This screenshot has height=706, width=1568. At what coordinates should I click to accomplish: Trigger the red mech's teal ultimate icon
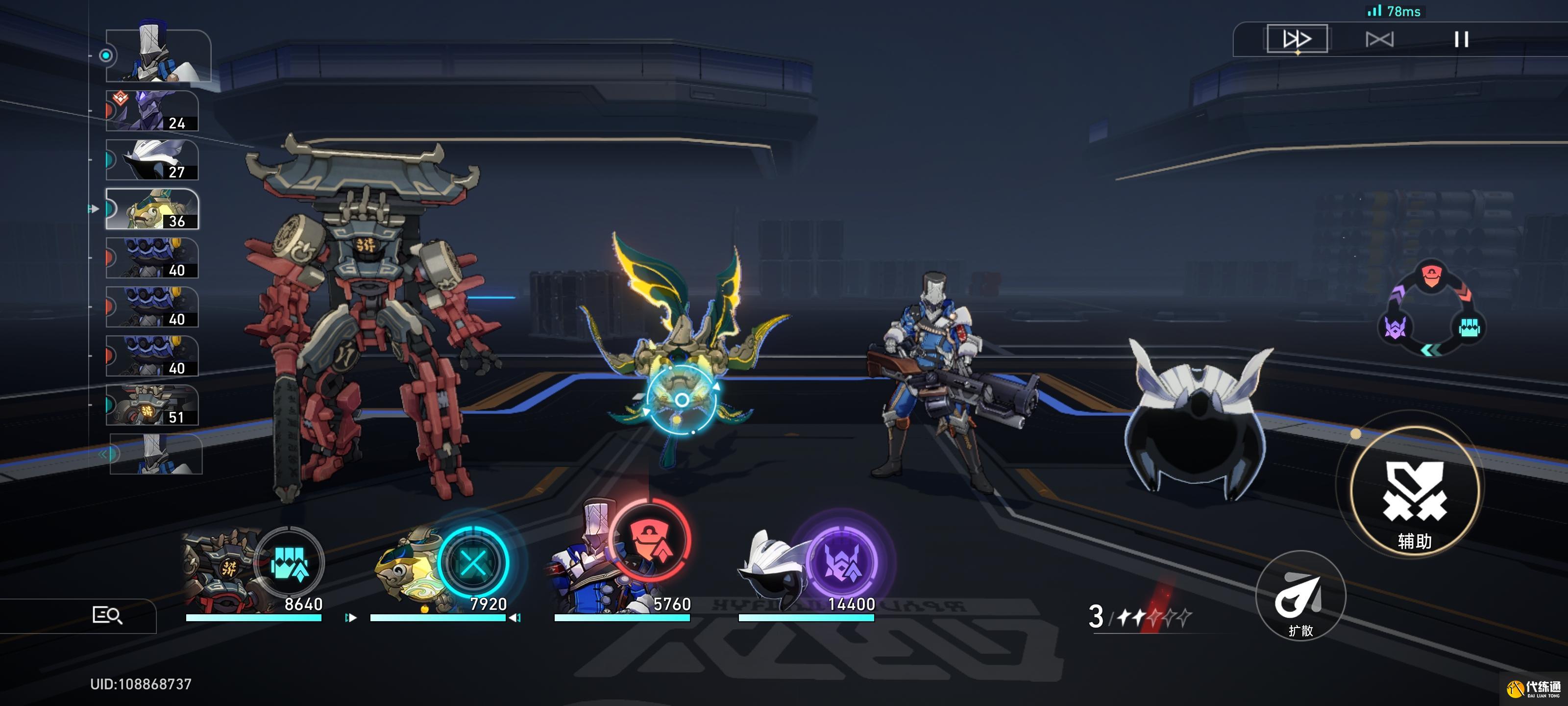click(290, 562)
